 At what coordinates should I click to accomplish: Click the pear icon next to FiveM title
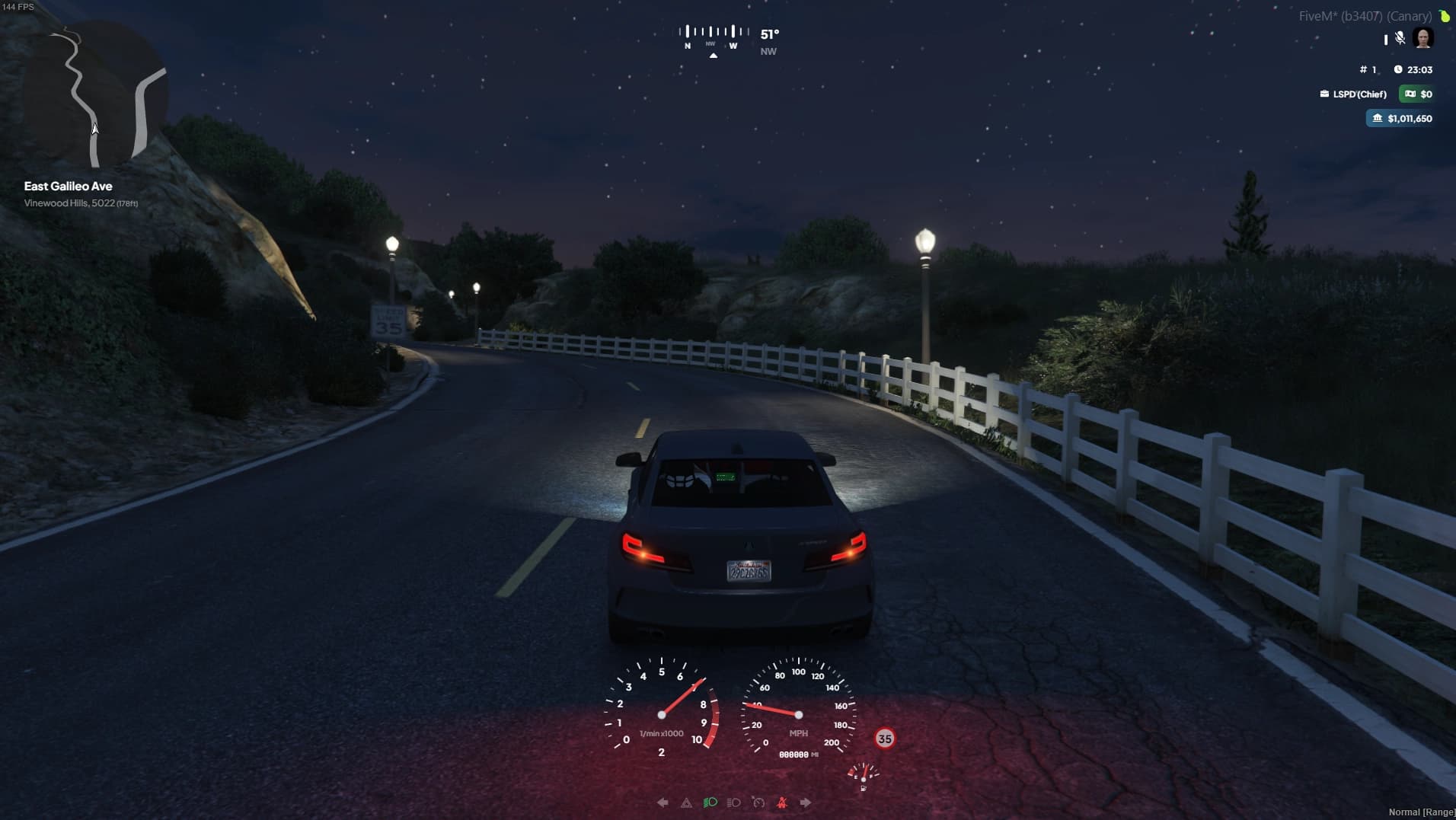tap(1445, 14)
